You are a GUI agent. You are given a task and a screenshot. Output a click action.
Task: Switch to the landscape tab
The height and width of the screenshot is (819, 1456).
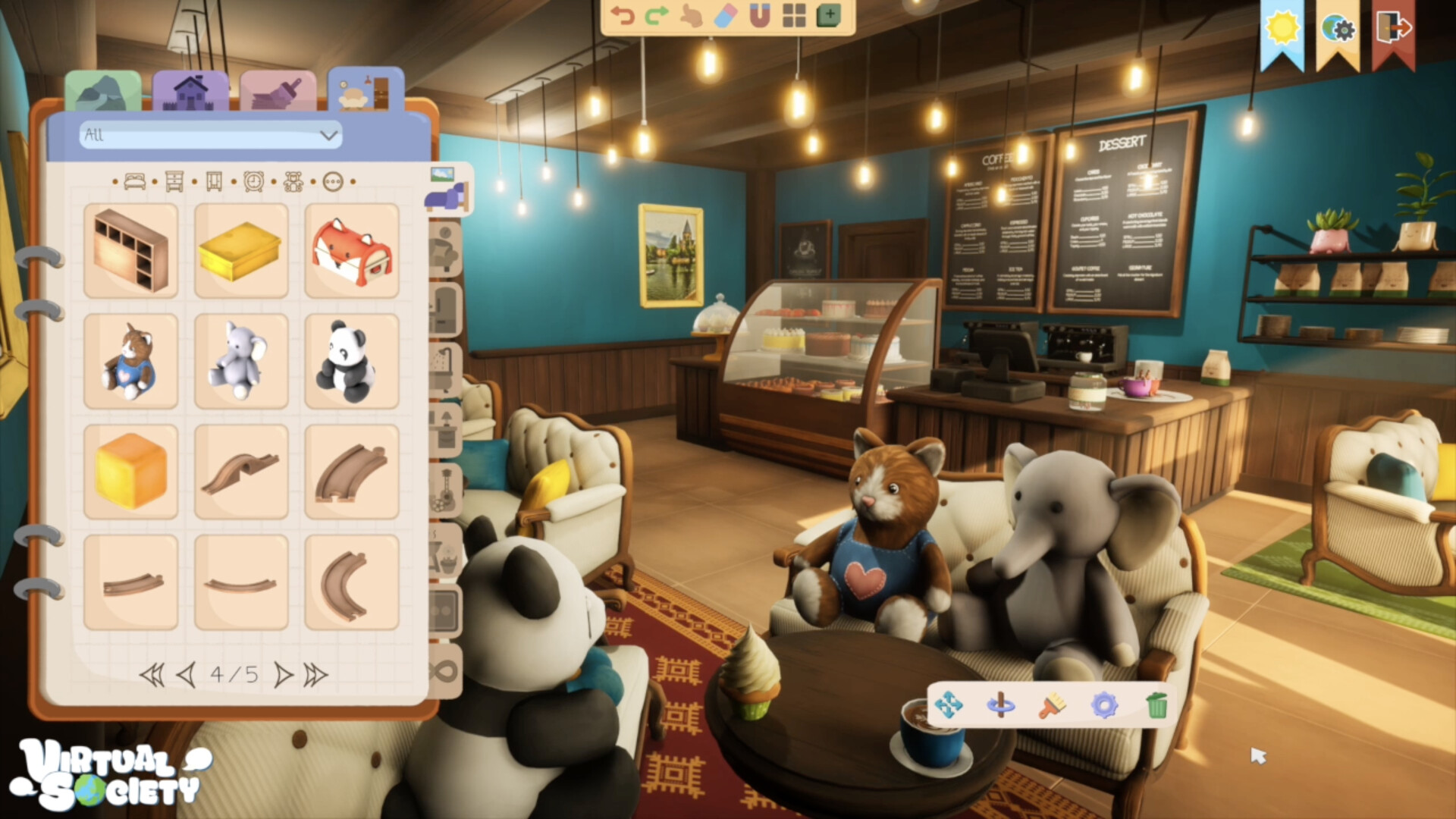tap(102, 89)
